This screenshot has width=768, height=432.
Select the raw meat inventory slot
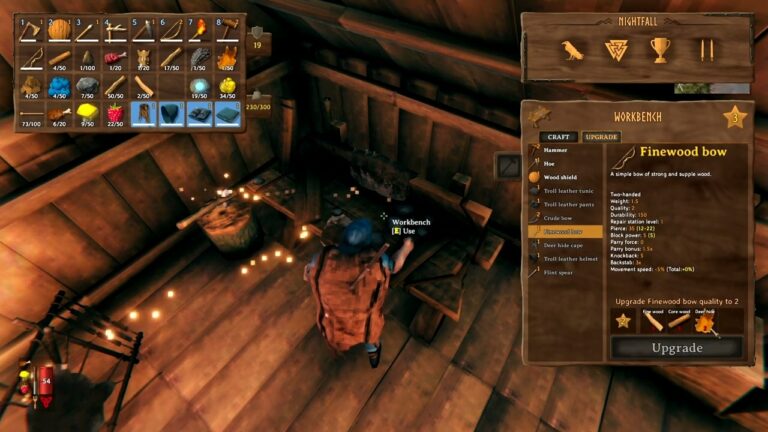point(116,58)
